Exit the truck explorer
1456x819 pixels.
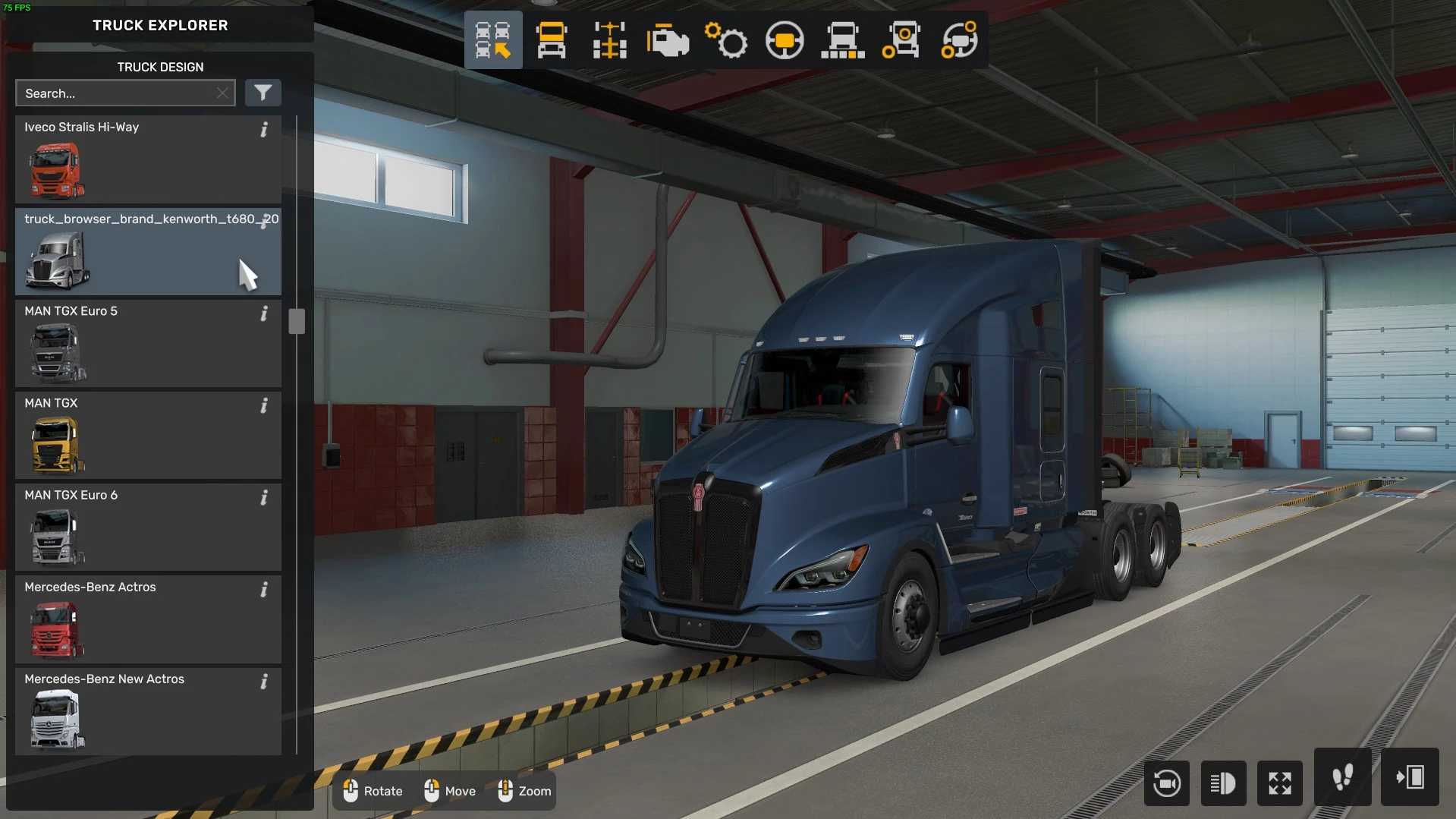(x=1410, y=777)
